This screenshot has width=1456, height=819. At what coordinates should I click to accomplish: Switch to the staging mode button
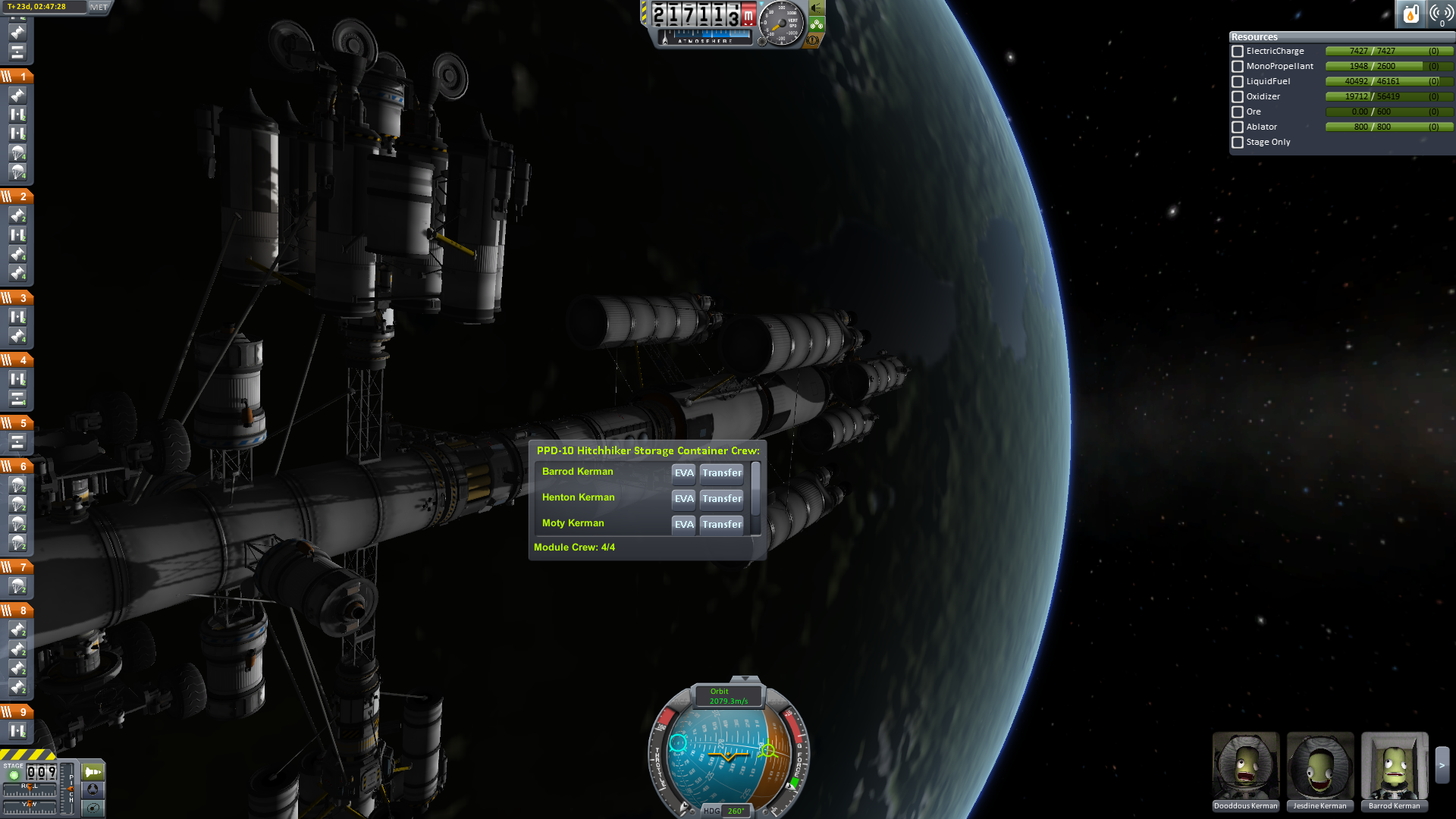click(93, 772)
